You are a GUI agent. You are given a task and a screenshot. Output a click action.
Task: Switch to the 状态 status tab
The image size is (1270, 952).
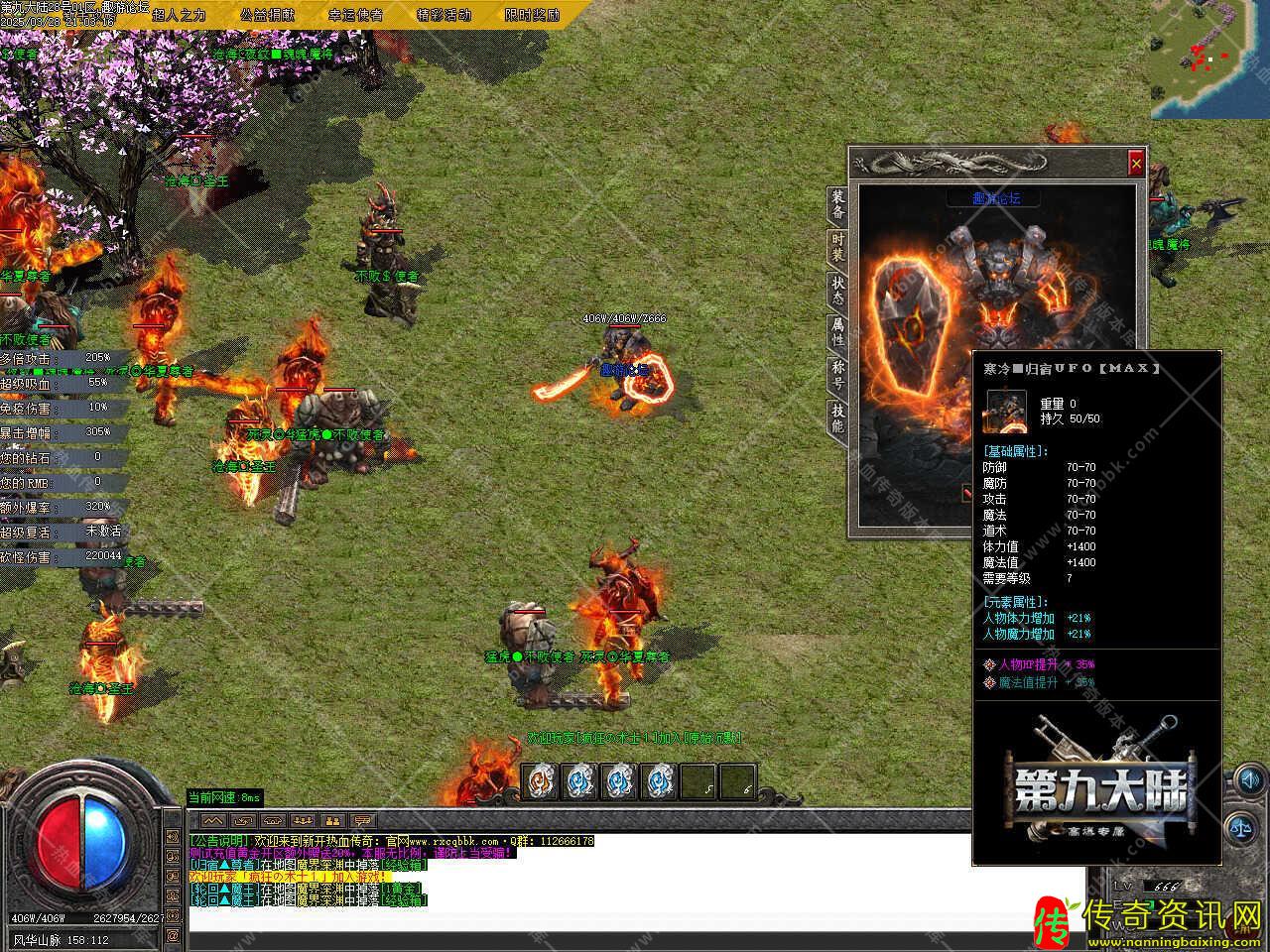838,290
